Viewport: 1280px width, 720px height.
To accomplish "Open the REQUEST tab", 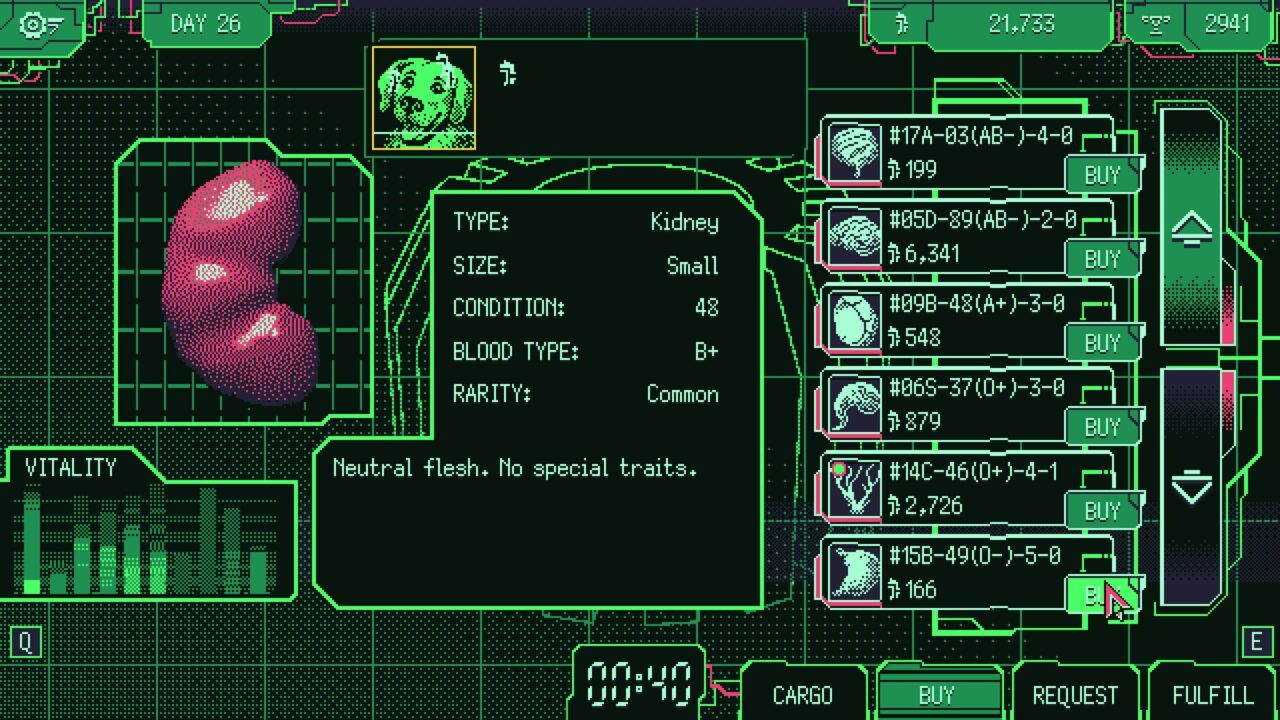I will pos(1075,695).
